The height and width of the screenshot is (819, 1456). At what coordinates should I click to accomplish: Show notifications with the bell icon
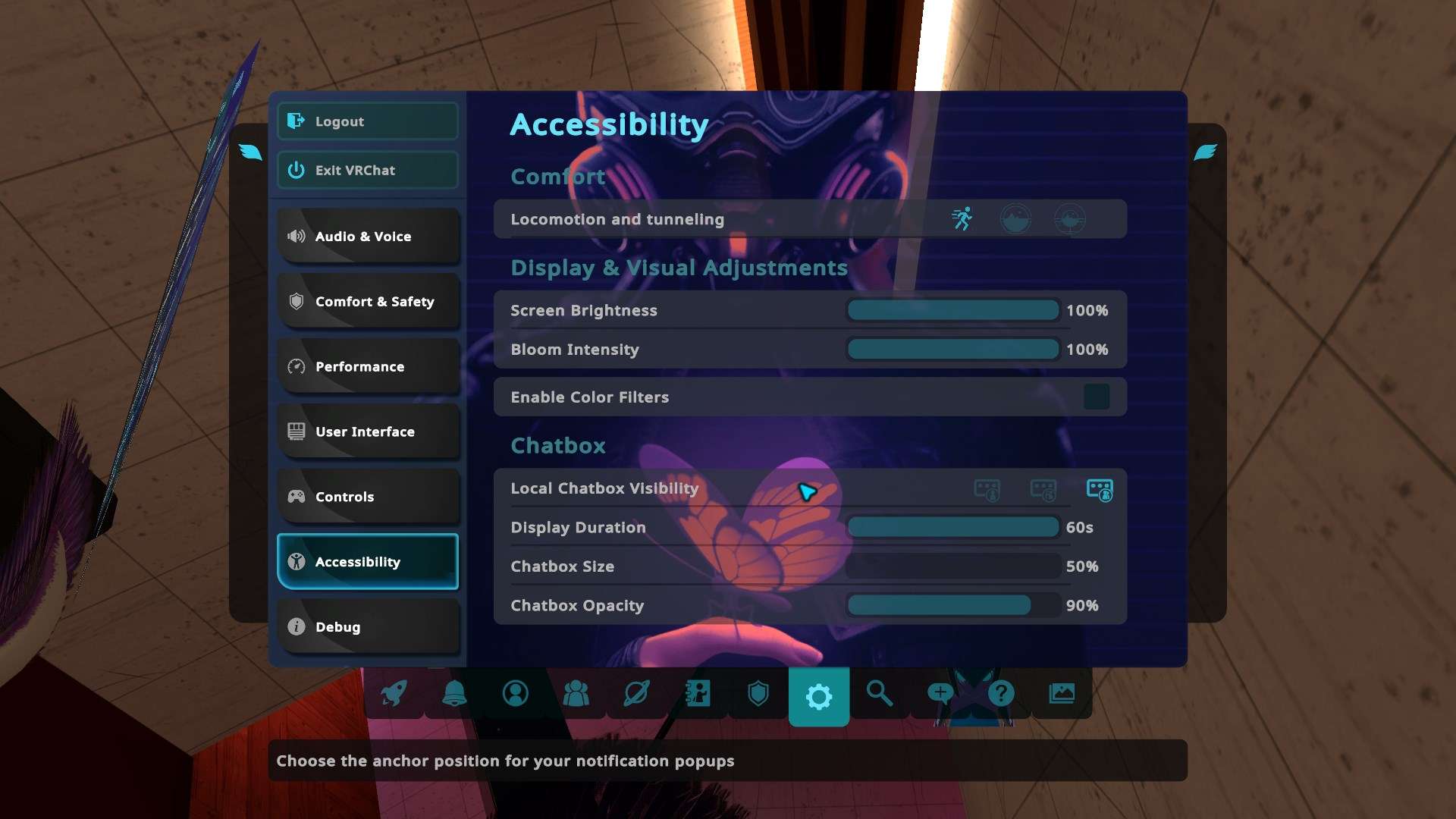coord(454,693)
